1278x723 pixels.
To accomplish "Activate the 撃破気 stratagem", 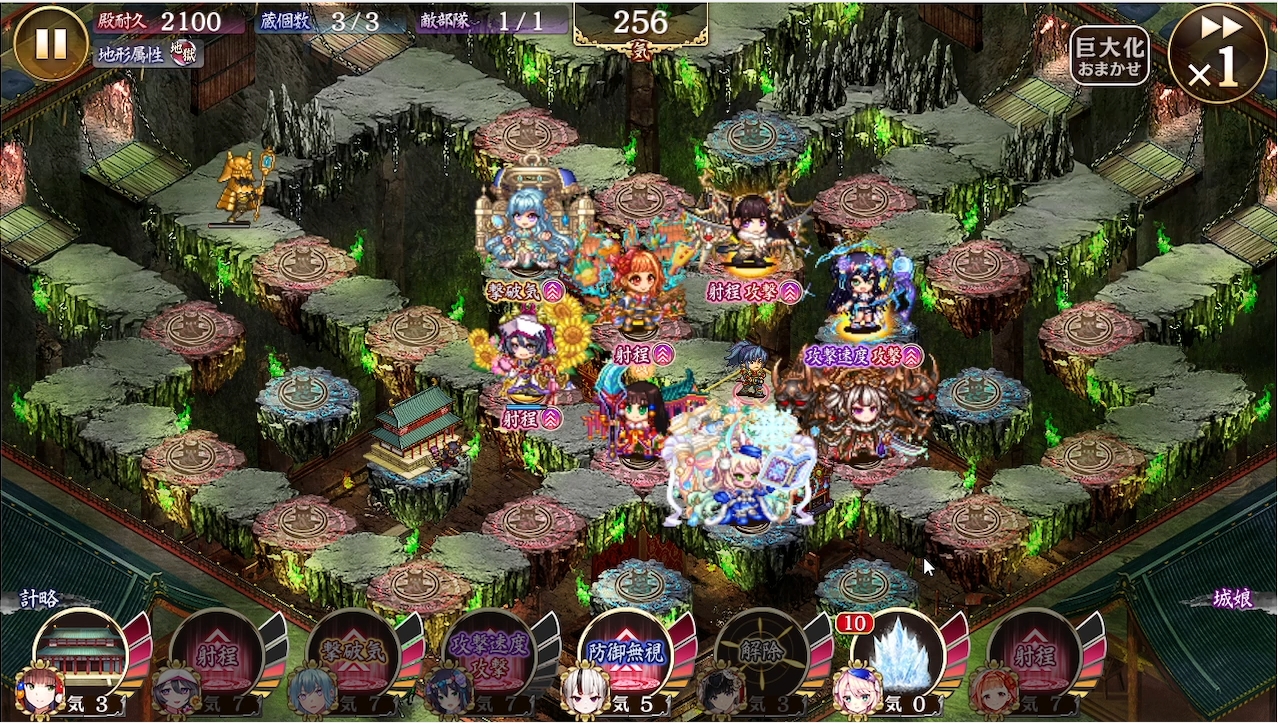I will click(x=353, y=657).
